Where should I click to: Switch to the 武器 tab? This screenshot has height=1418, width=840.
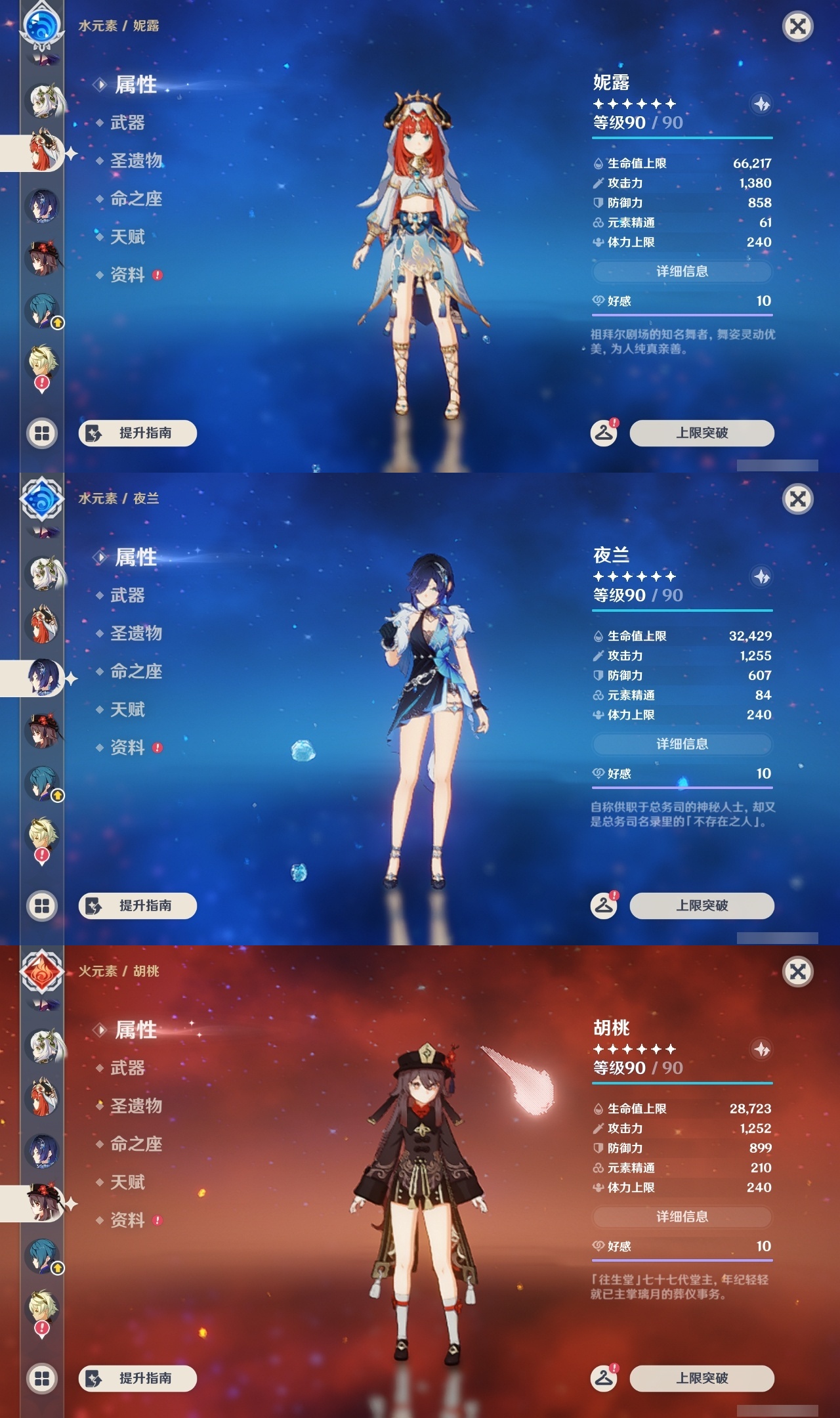pyautogui.click(x=129, y=123)
